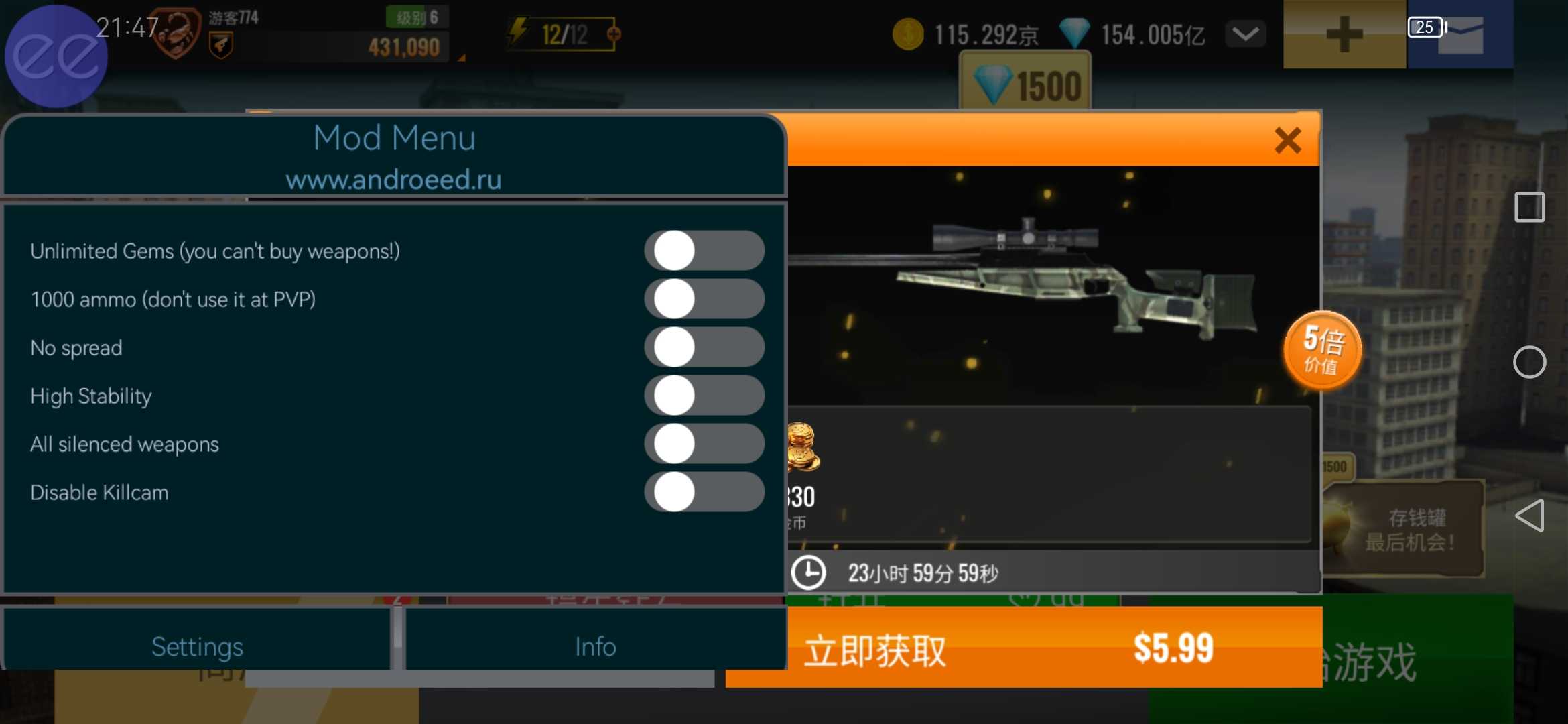This screenshot has height=724, width=1568.
Task: Expand the currency dropdown arrow
Action: coord(1245,34)
